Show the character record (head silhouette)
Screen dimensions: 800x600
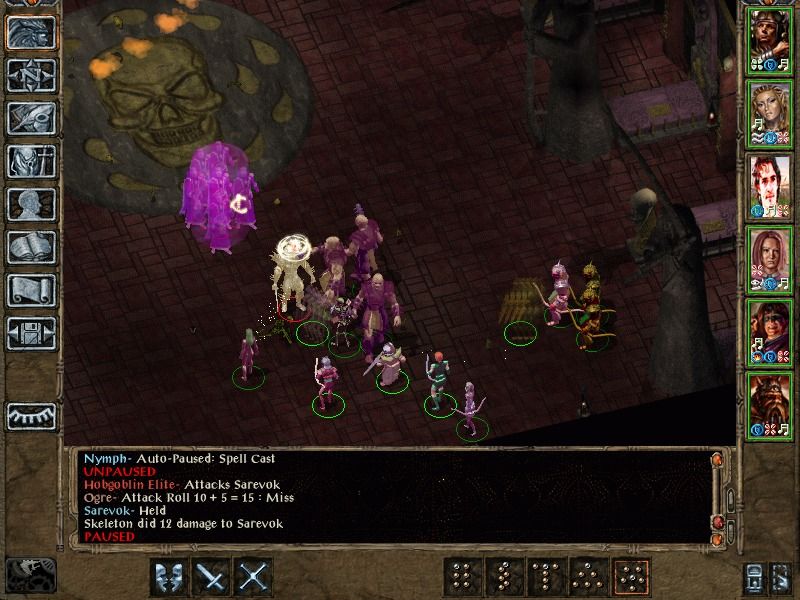coord(31,204)
